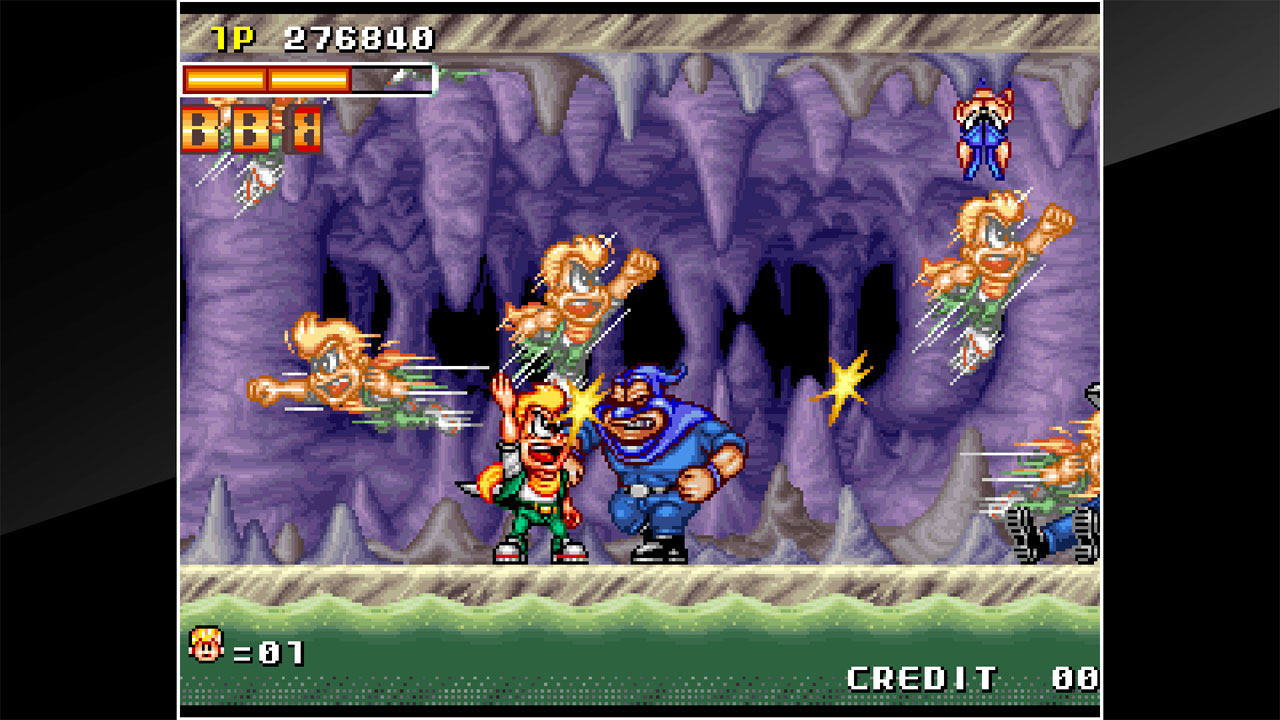Click the blue jetpack enemy top right

pyautogui.click(x=985, y=135)
